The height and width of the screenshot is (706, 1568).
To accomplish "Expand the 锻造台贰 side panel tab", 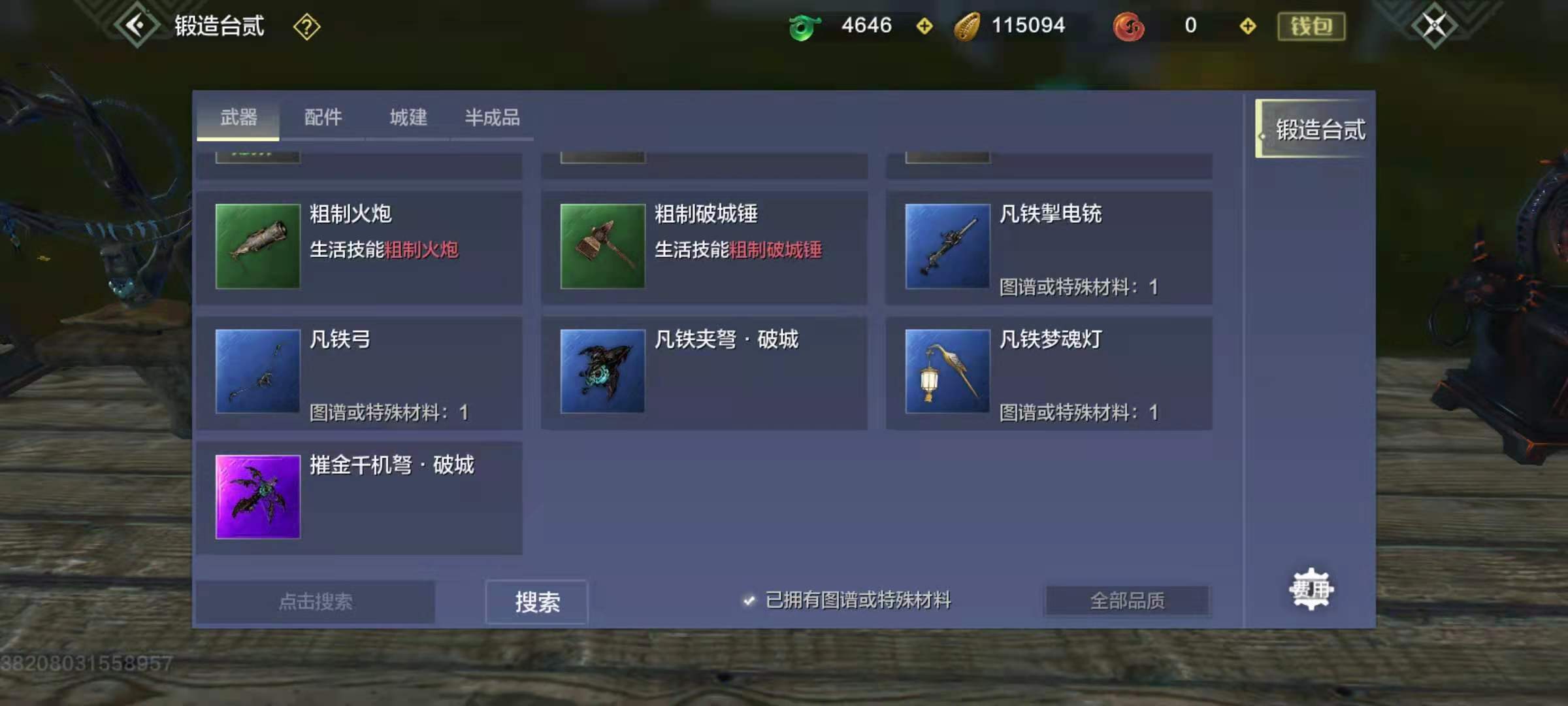I will pos(1317,129).
